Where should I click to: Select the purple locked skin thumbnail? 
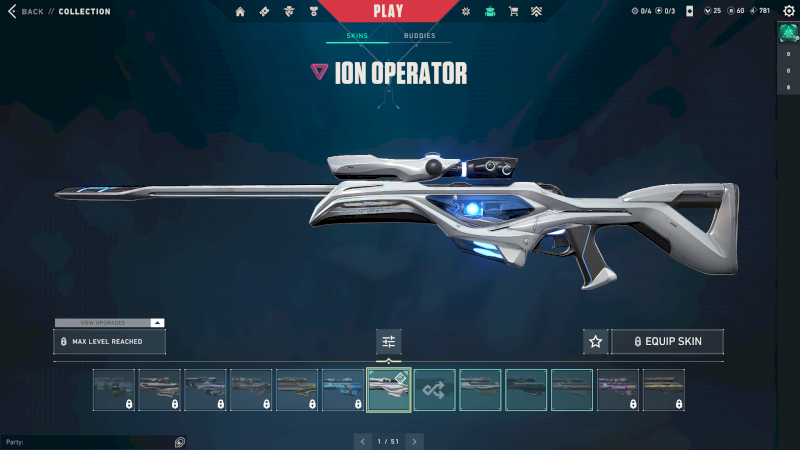click(x=618, y=390)
